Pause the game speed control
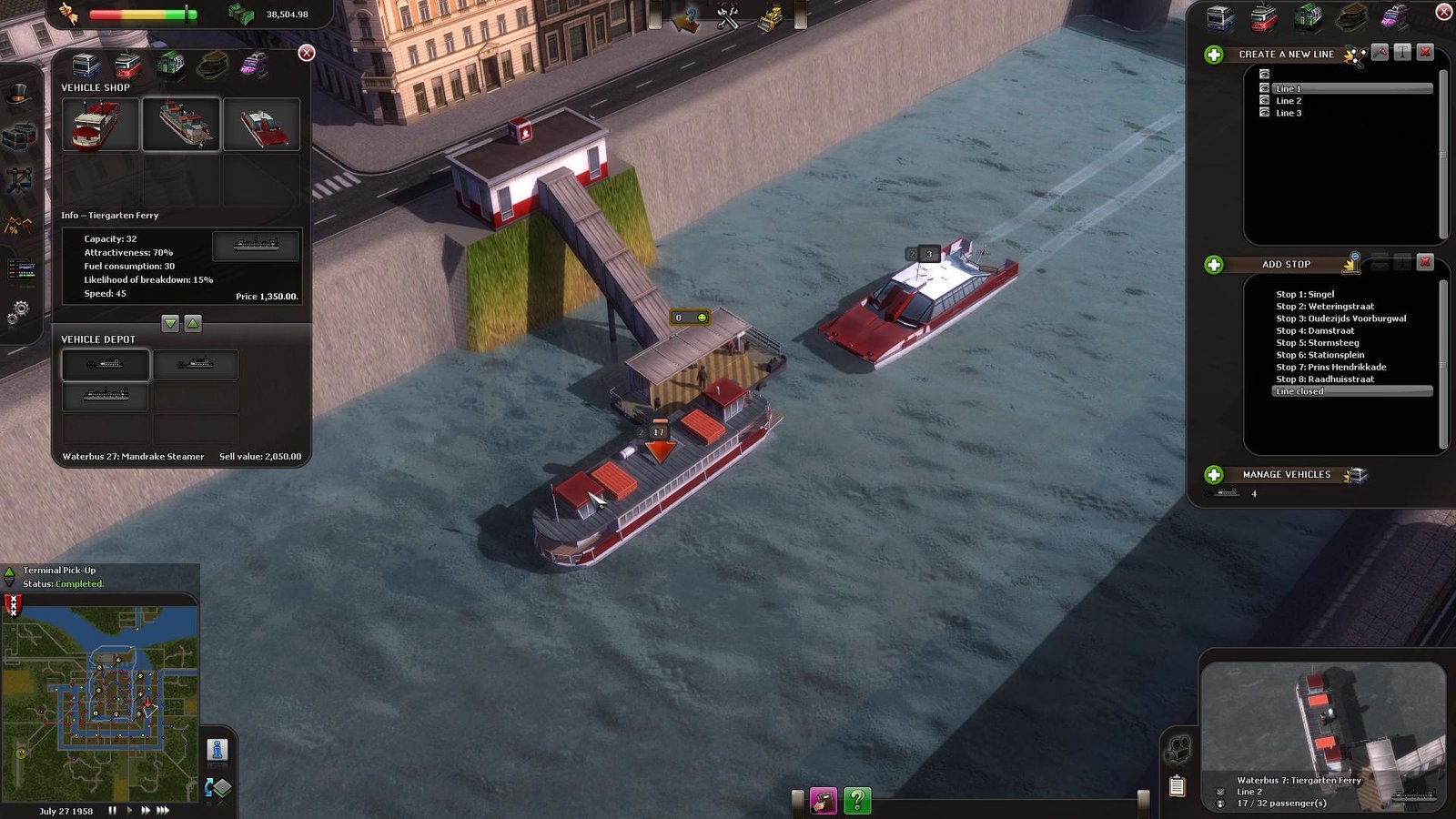The width and height of the screenshot is (1456, 819). coord(113,810)
